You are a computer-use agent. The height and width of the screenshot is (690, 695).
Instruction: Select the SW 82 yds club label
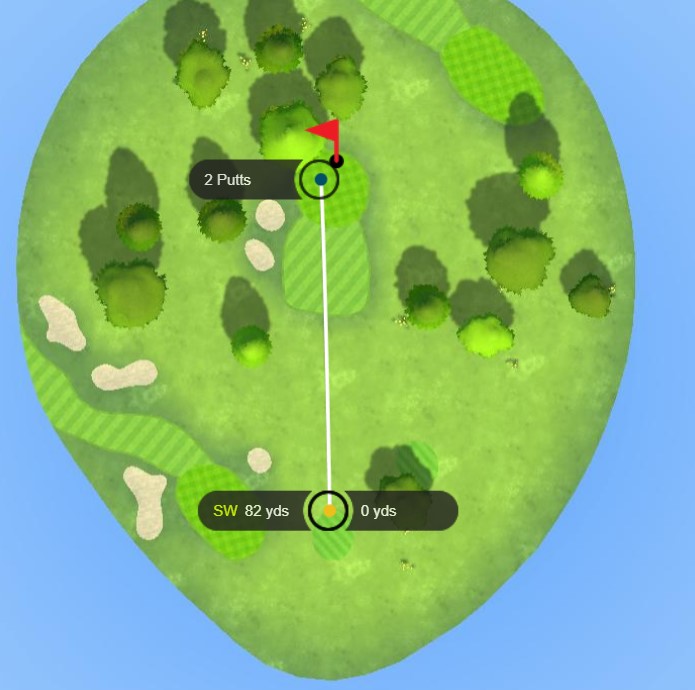click(x=251, y=511)
